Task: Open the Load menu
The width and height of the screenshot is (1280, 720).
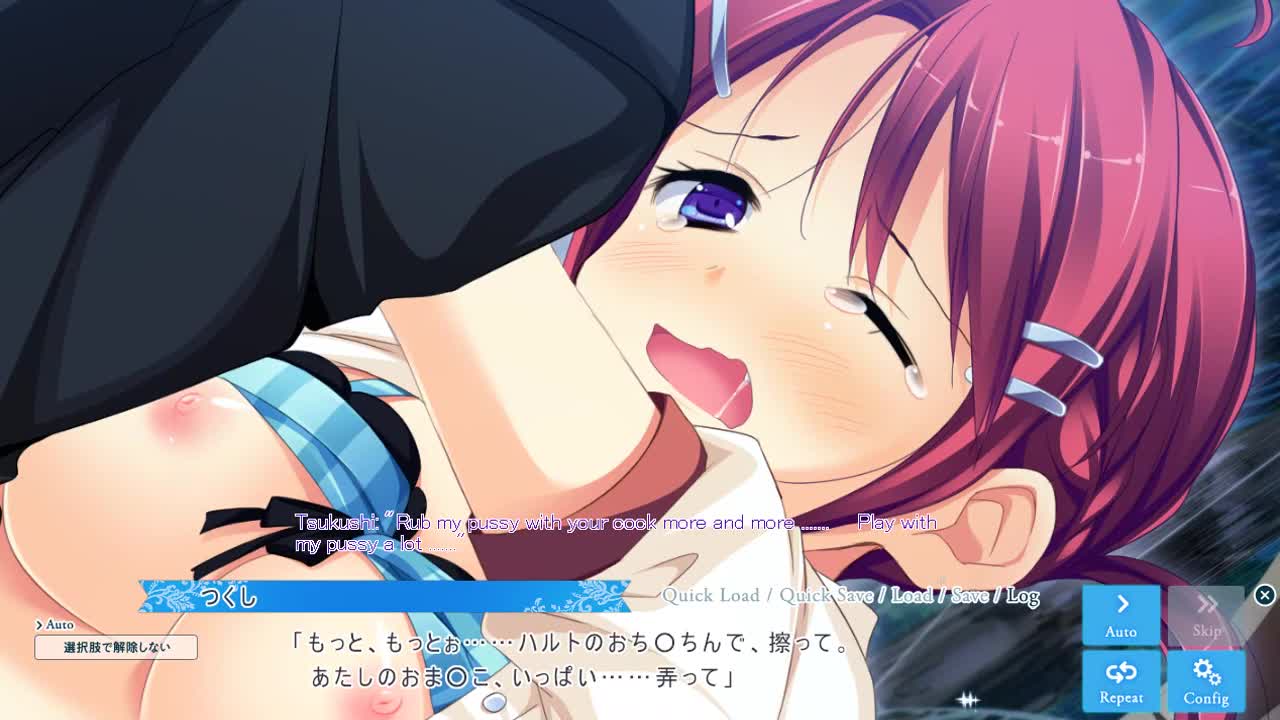Action: coord(911,596)
